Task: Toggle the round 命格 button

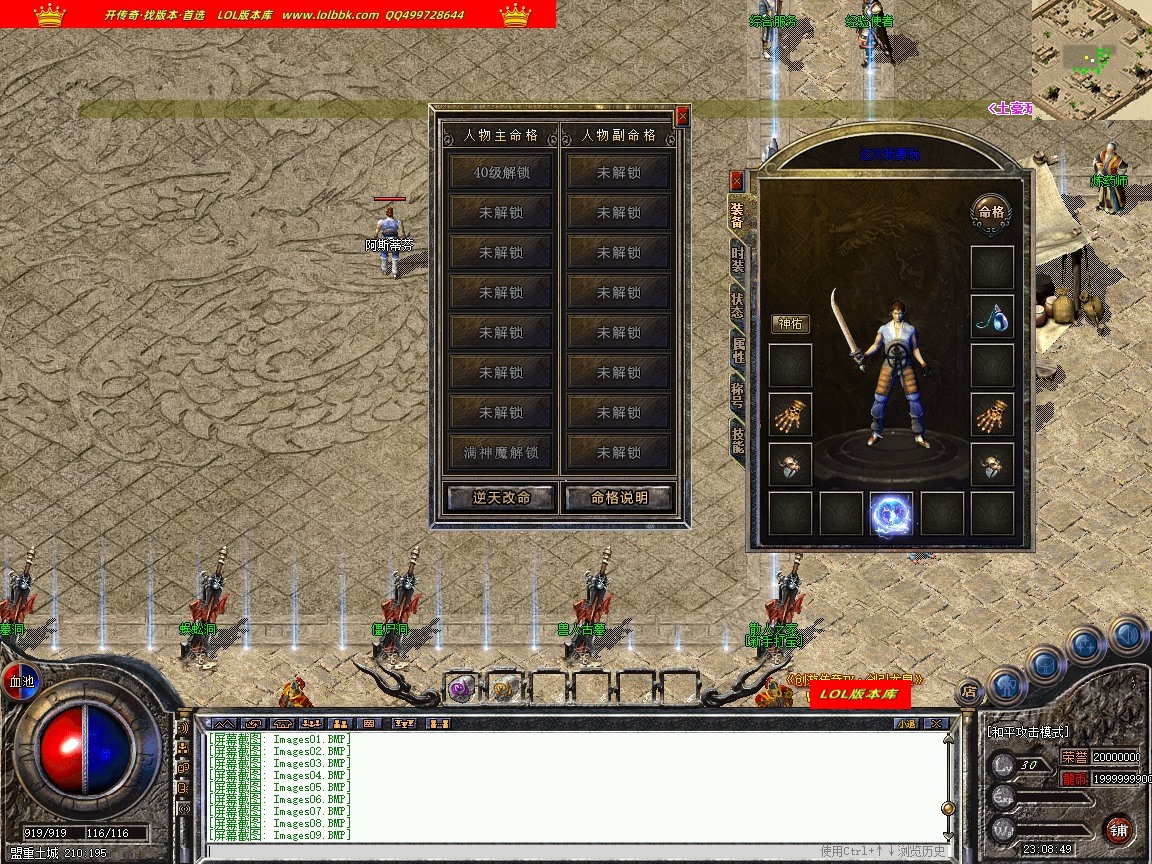Action: 991,212
